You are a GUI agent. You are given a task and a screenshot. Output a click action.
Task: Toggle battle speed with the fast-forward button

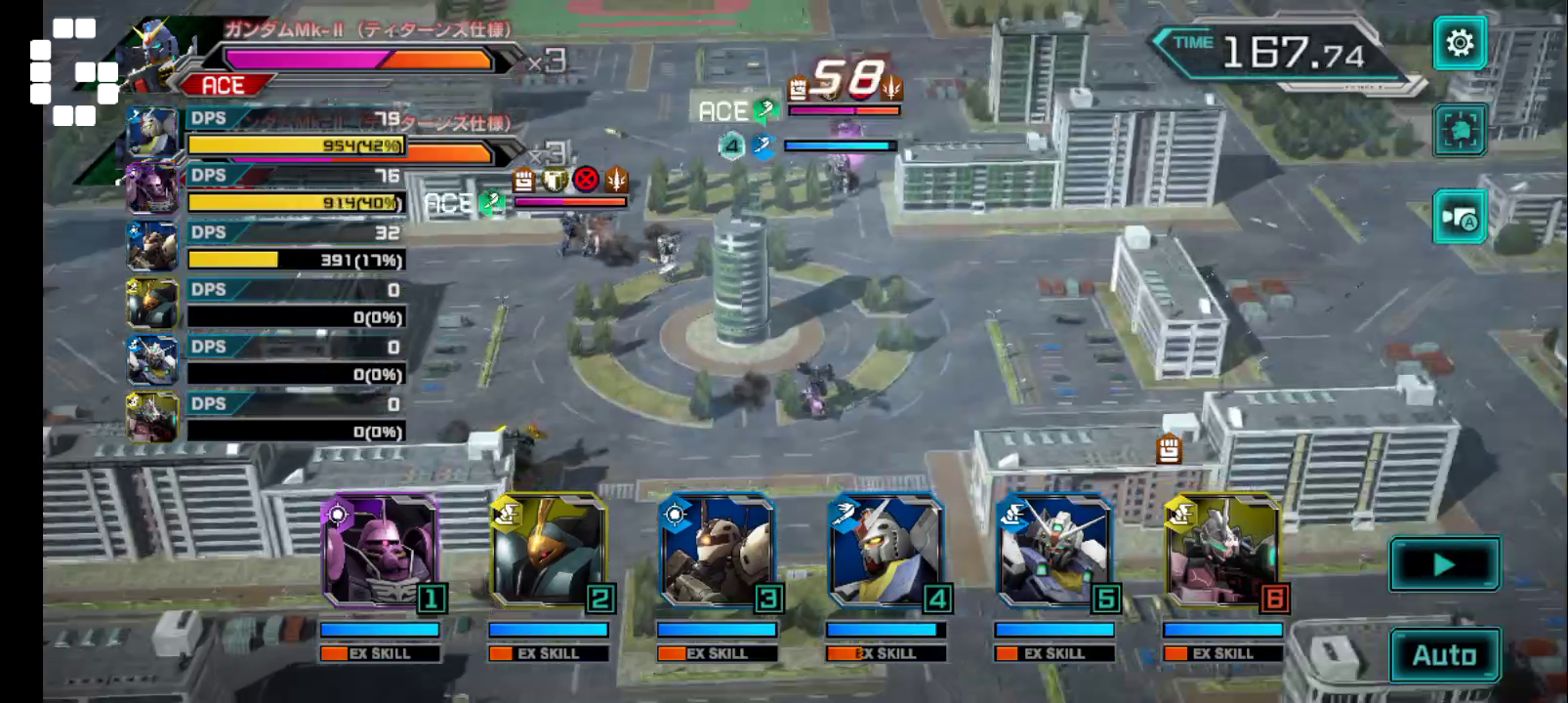(1444, 564)
